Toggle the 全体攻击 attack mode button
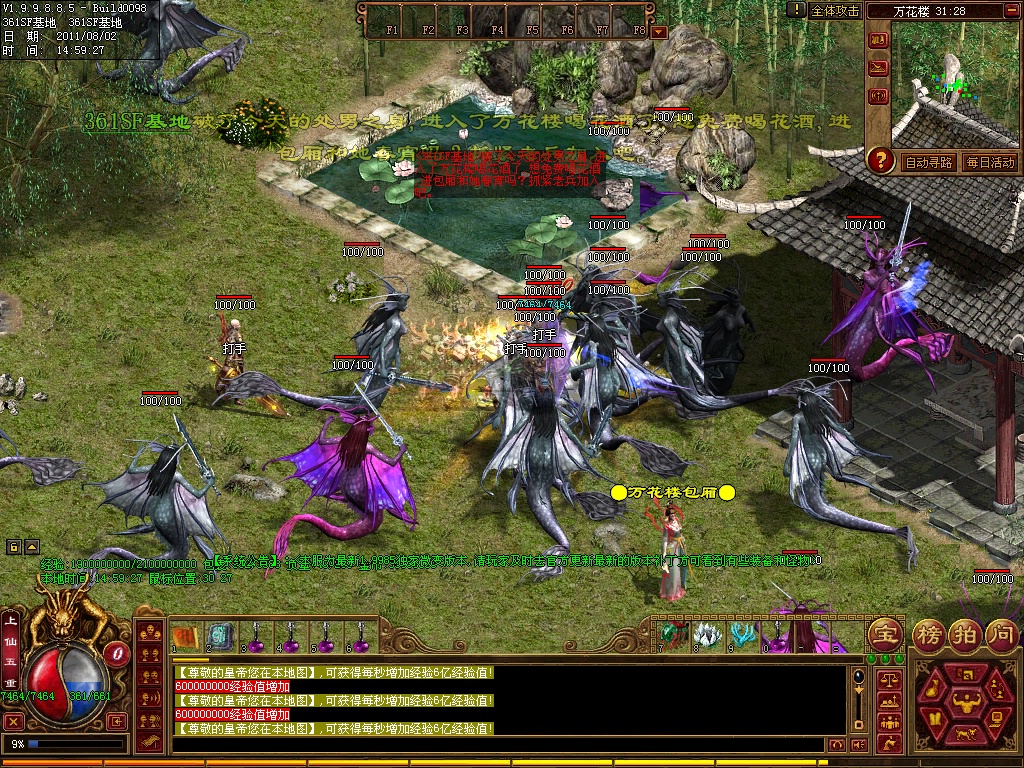Image resolution: width=1024 pixels, height=768 pixels. 835,10
